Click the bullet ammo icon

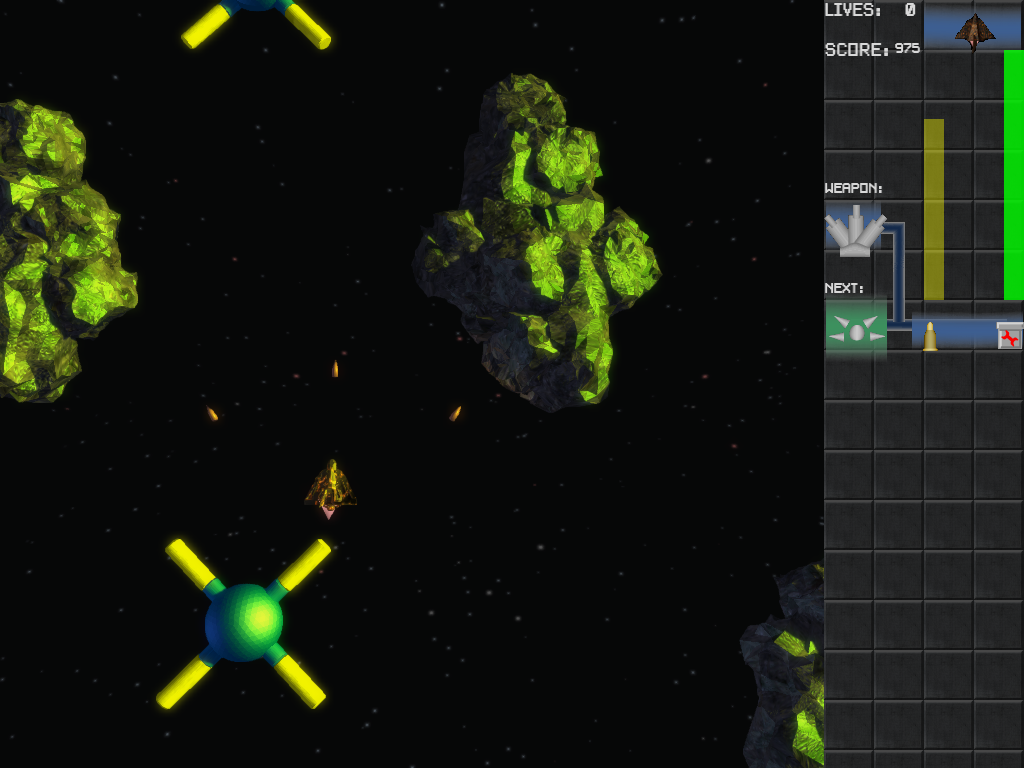930,336
